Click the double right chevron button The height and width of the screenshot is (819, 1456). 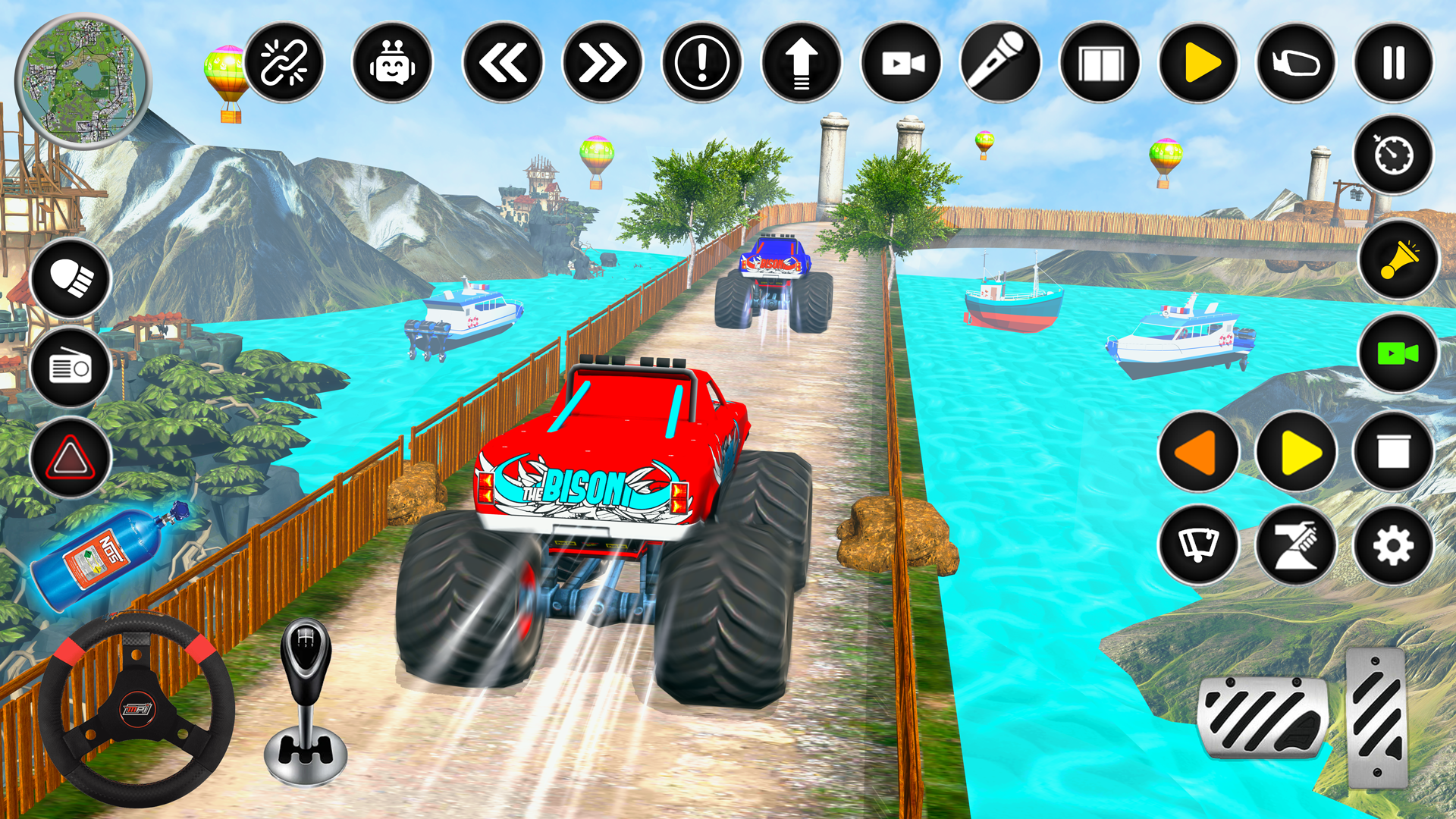602,62
